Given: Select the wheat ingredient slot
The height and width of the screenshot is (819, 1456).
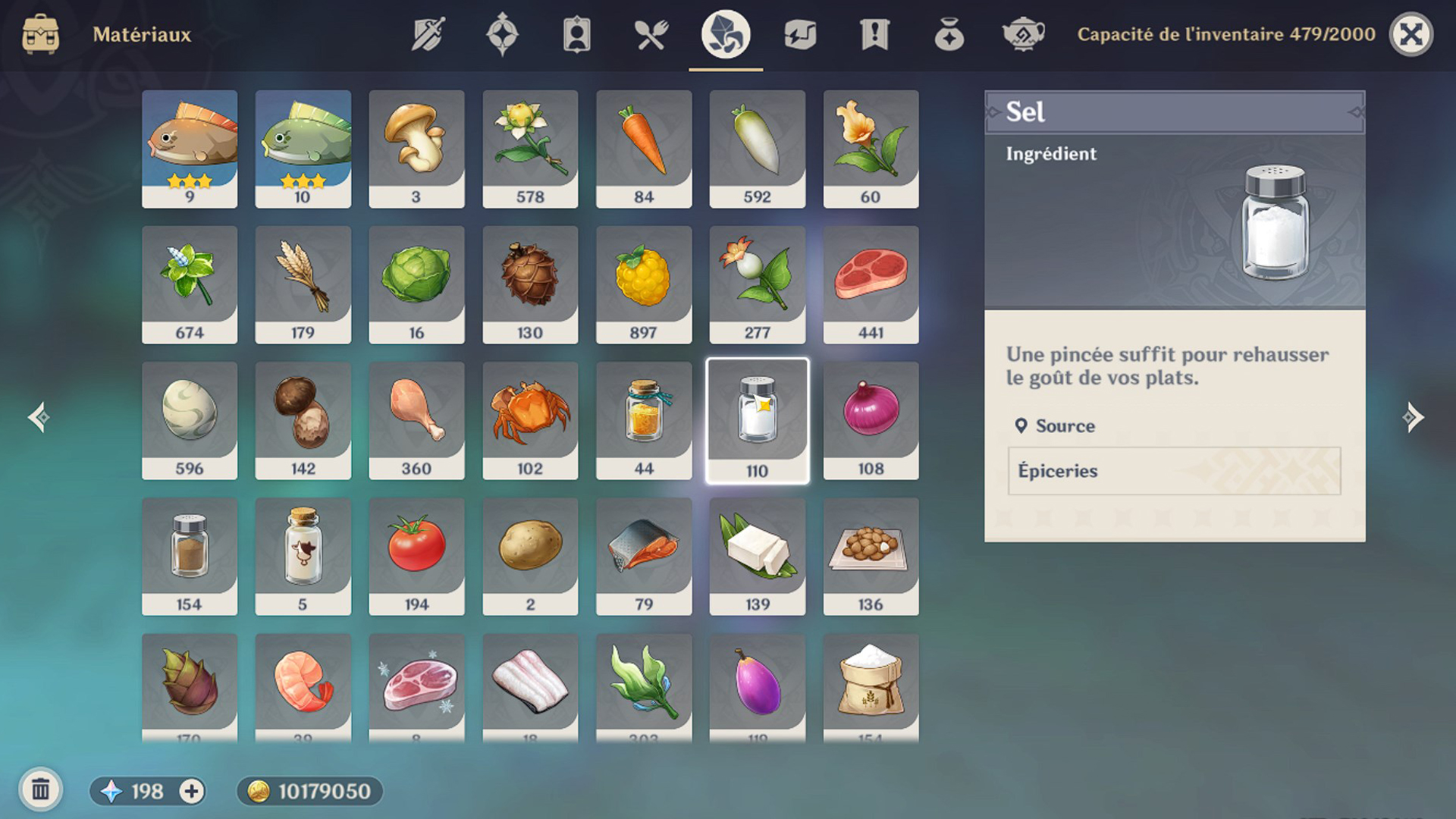Looking at the screenshot, I should point(303,284).
